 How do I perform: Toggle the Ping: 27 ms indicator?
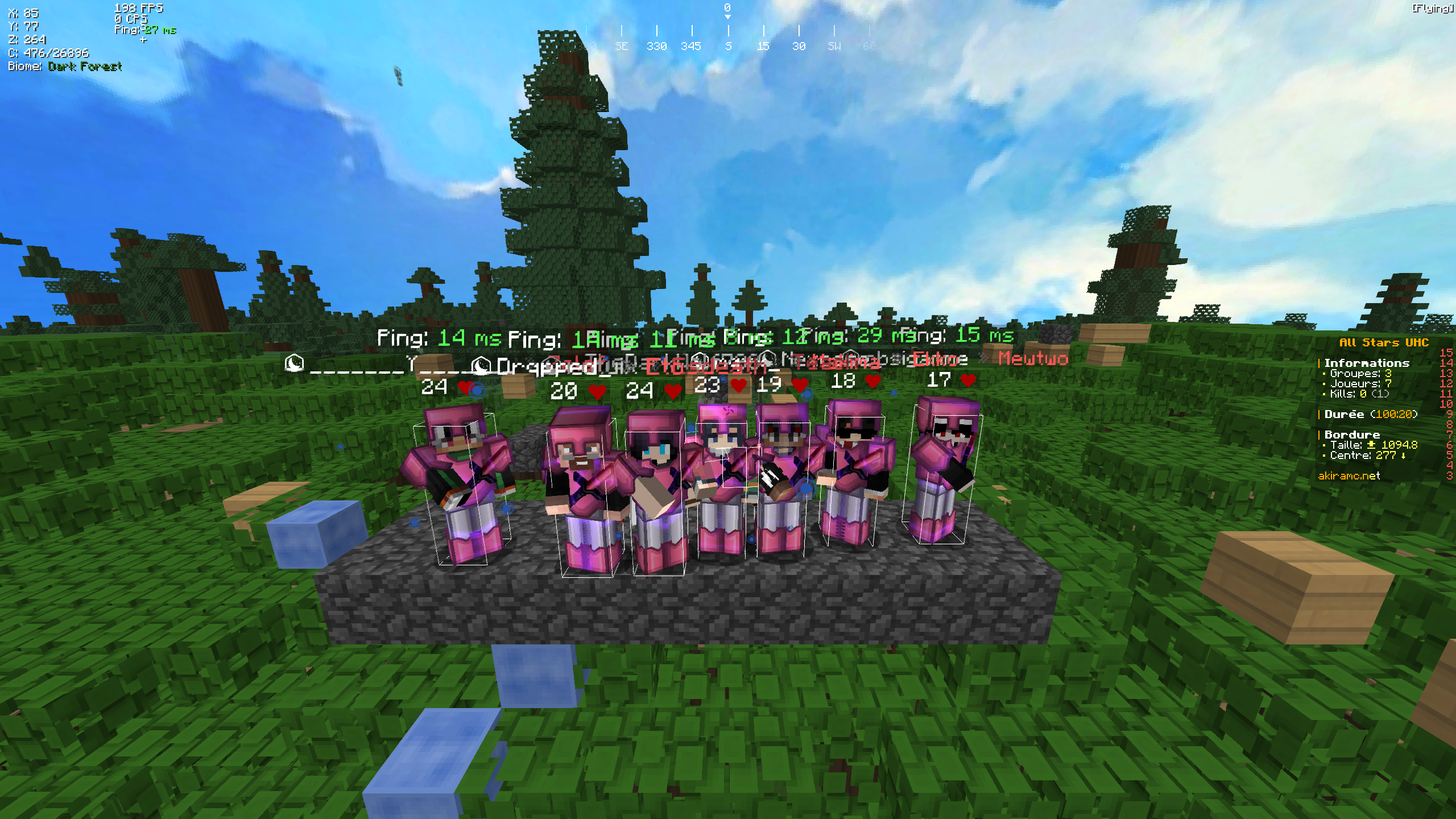[142, 30]
